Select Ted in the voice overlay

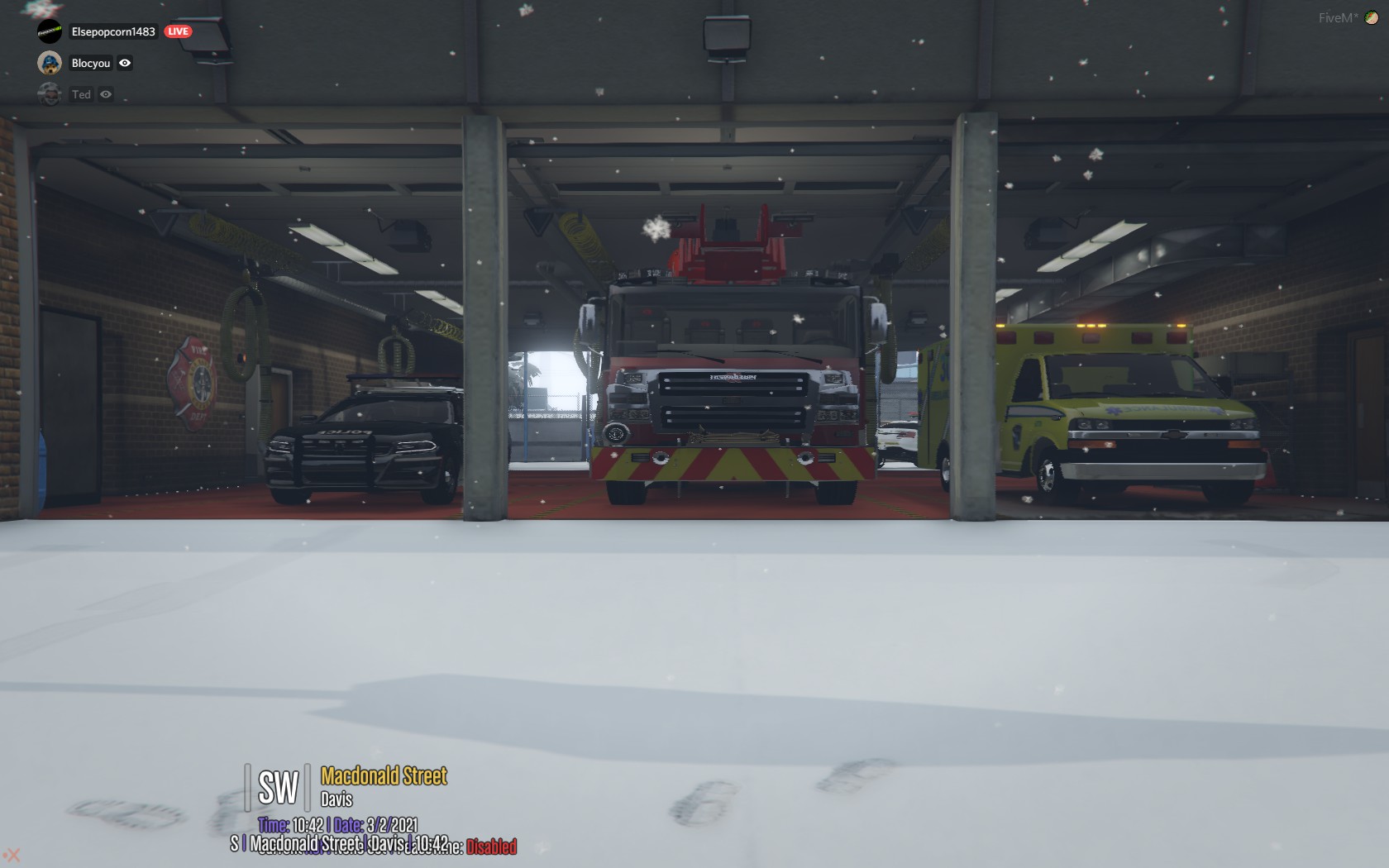click(81, 94)
